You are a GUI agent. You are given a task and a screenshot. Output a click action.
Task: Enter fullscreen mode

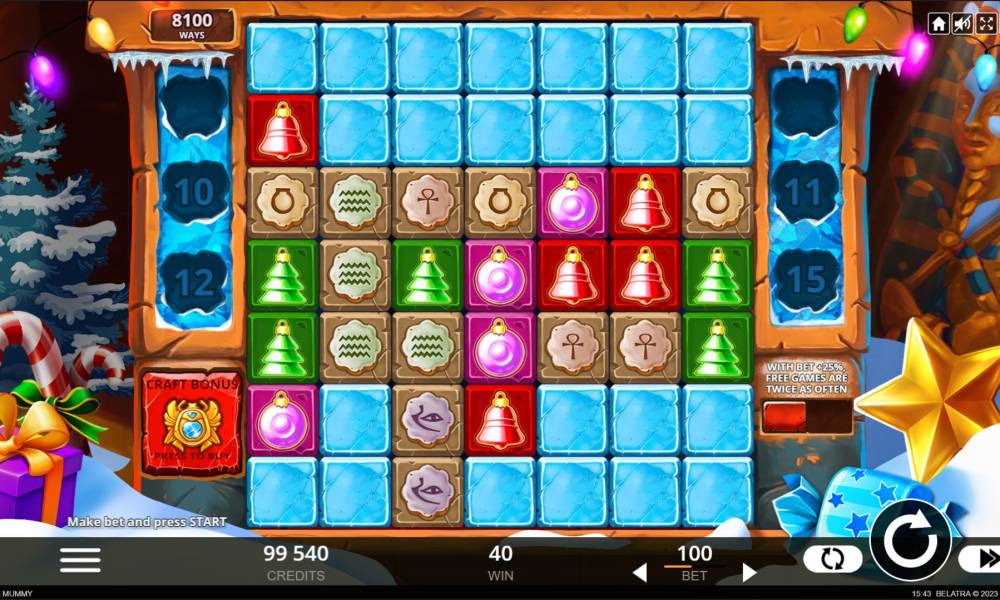coord(985,24)
